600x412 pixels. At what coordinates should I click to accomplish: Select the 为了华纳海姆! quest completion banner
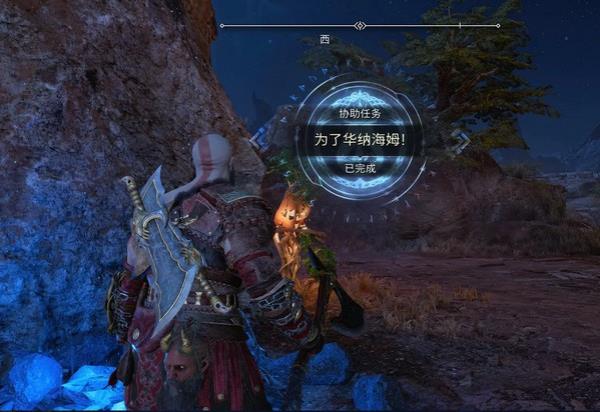click(x=360, y=138)
